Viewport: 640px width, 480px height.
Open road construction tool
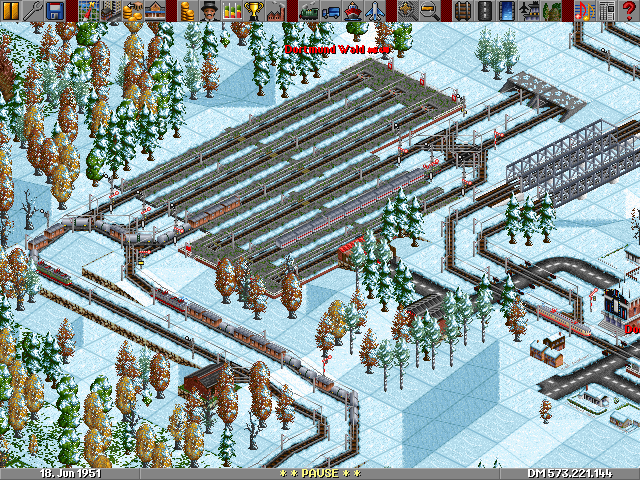[x=485, y=10]
